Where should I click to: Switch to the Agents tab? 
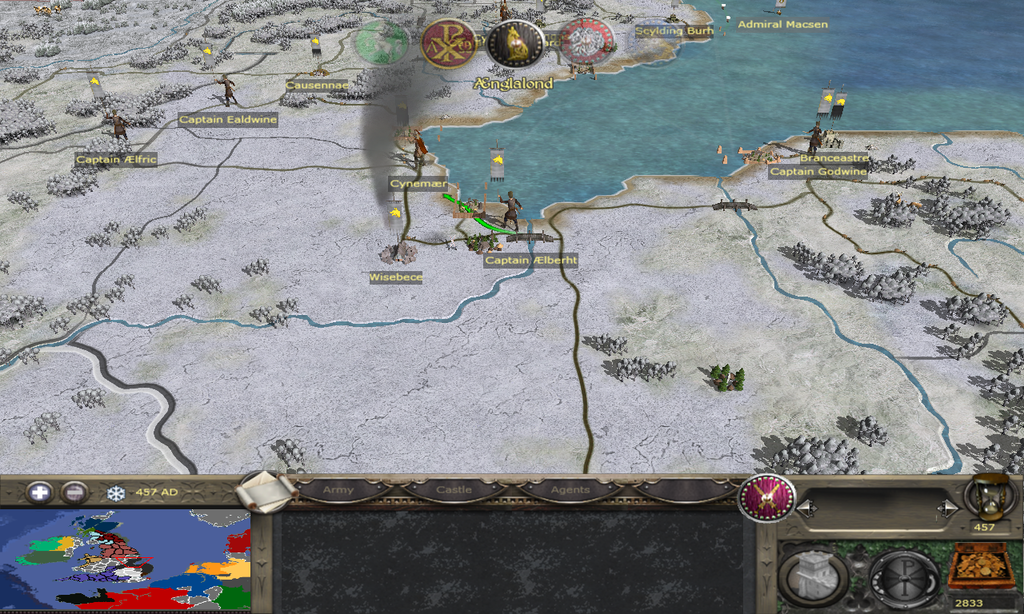pos(569,490)
